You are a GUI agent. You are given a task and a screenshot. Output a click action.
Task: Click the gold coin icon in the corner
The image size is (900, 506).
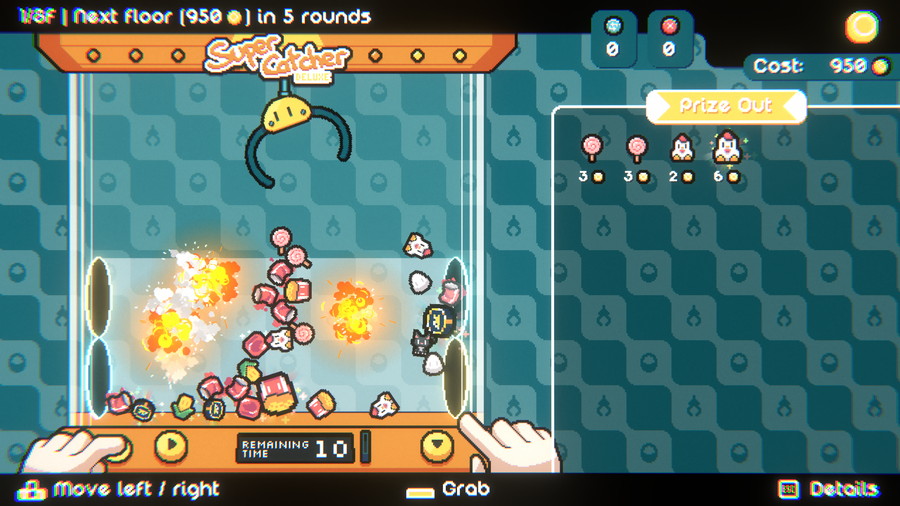pyautogui.click(x=861, y=27)
